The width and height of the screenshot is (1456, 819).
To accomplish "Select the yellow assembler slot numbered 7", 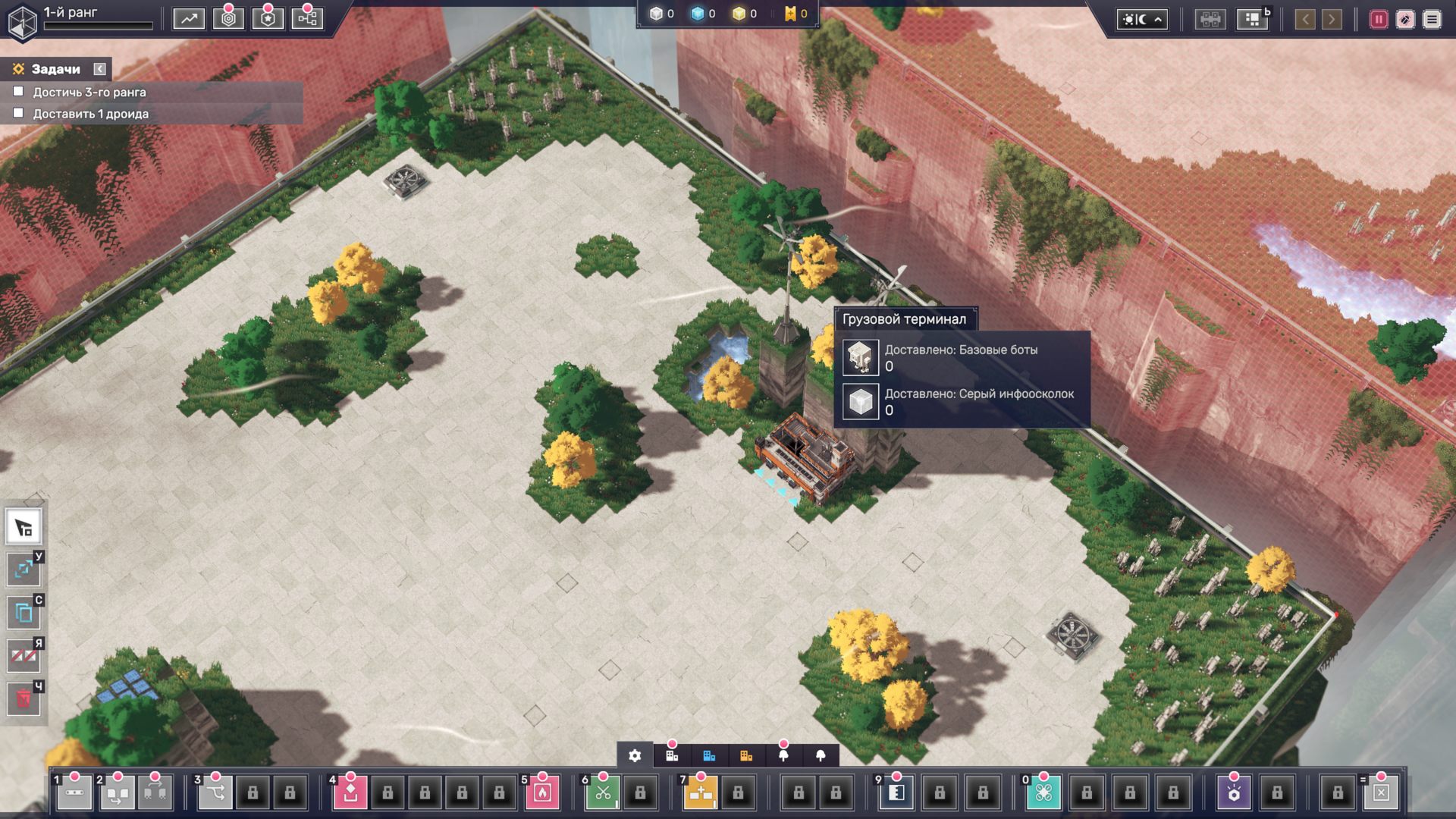I will point(701,793).
